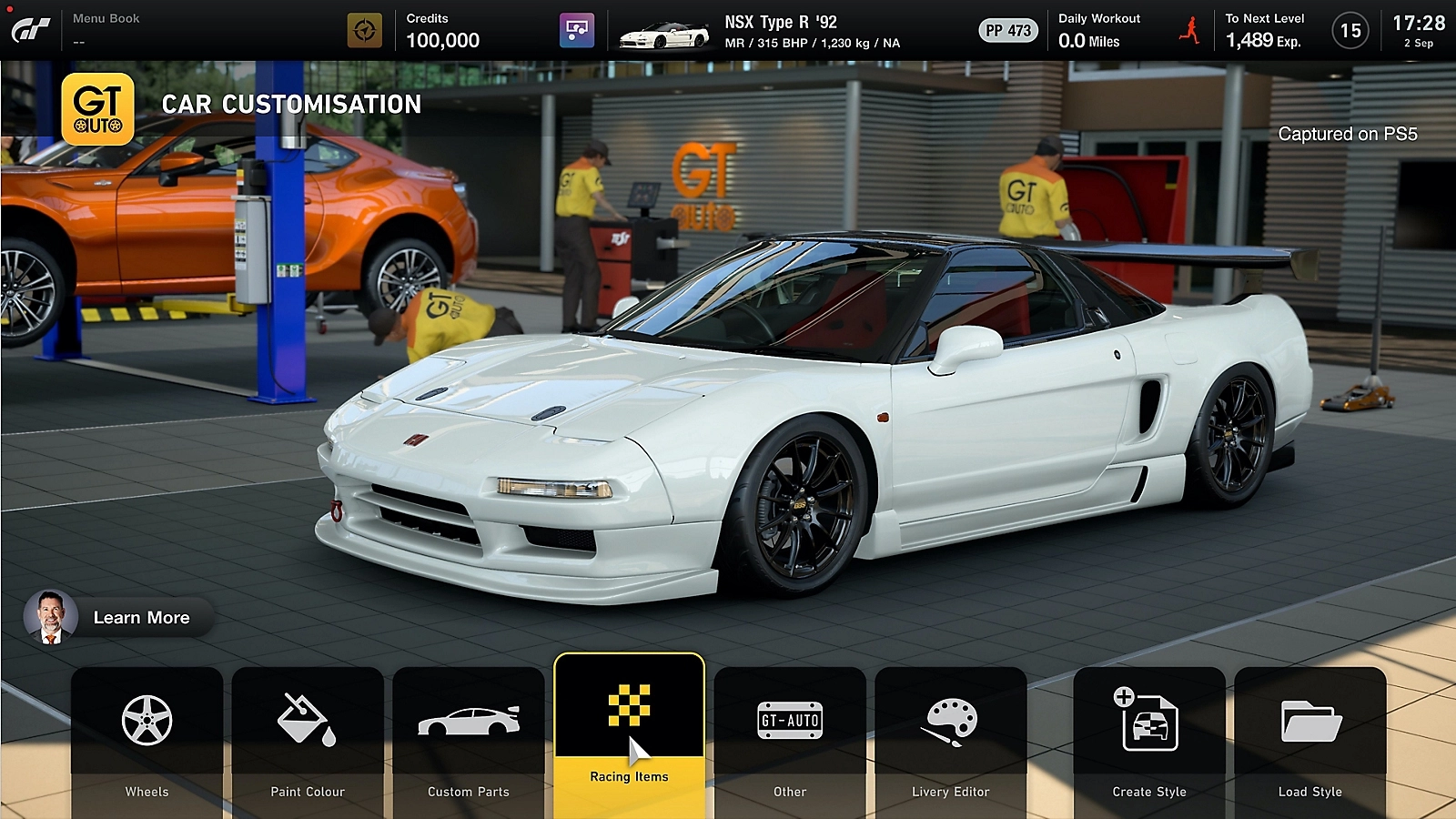This screenshot has width=1456, height=819.
Task: Open the Livery Editor palette icon
Action: tap(951, 719)
